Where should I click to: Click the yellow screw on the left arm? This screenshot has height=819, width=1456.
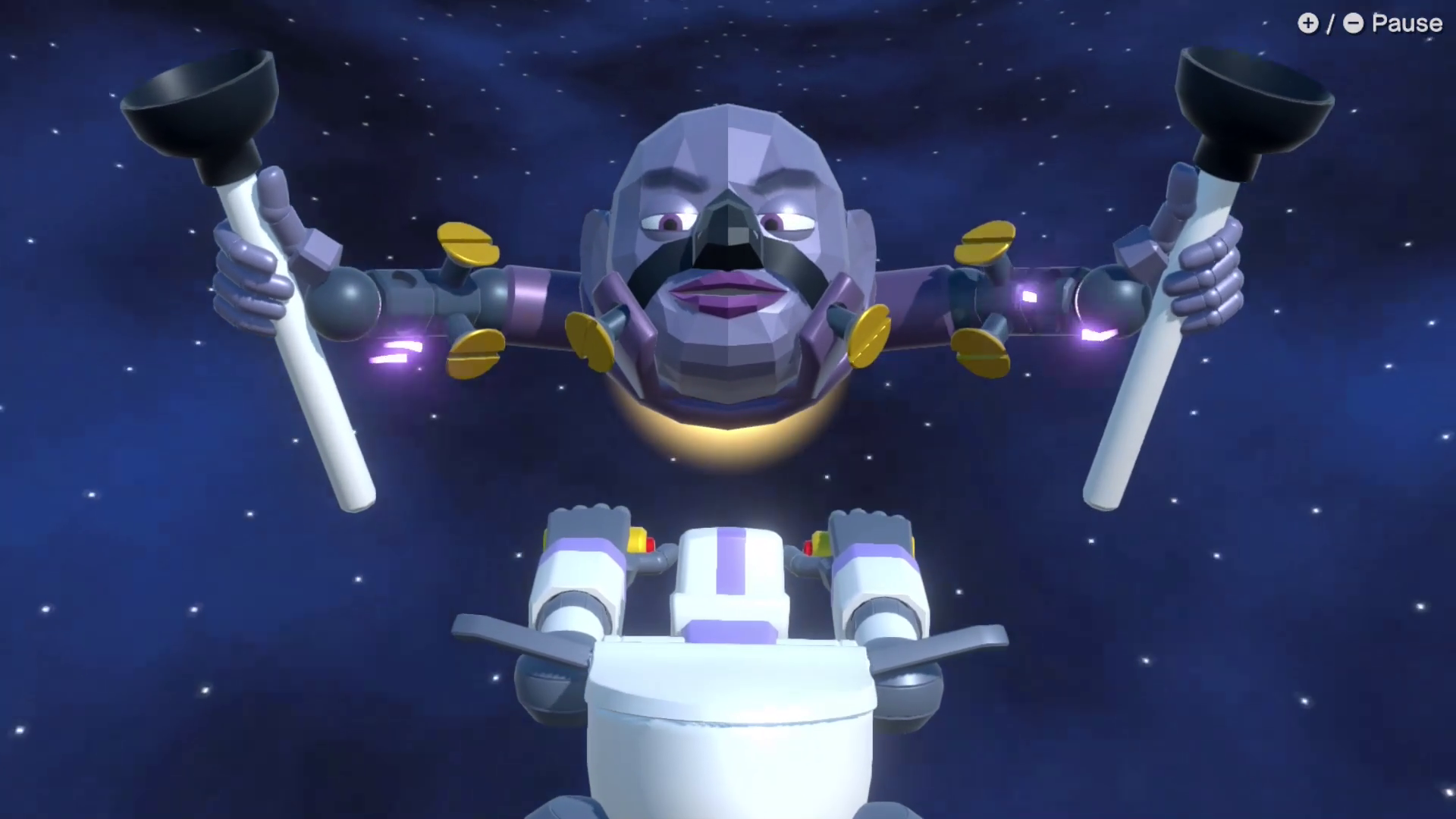(468, 243)
